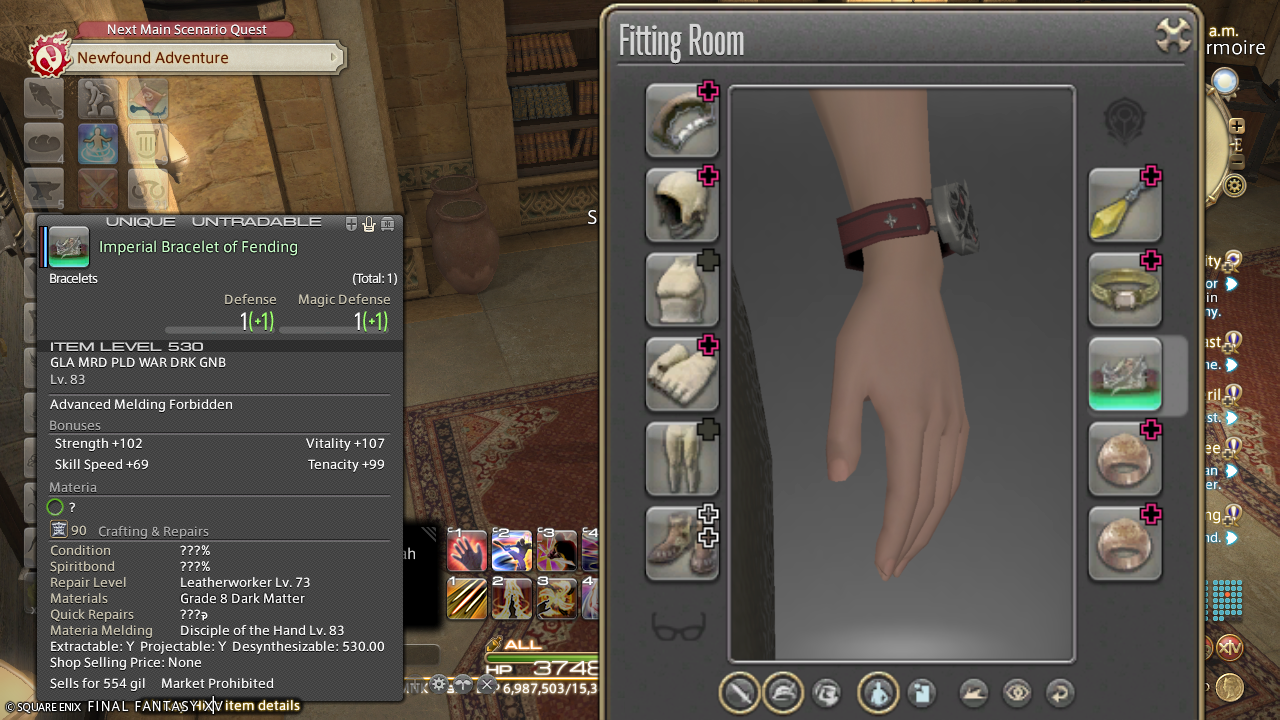Select the white hood head slot
The image size is (1280, 720).
pos(682,204)
